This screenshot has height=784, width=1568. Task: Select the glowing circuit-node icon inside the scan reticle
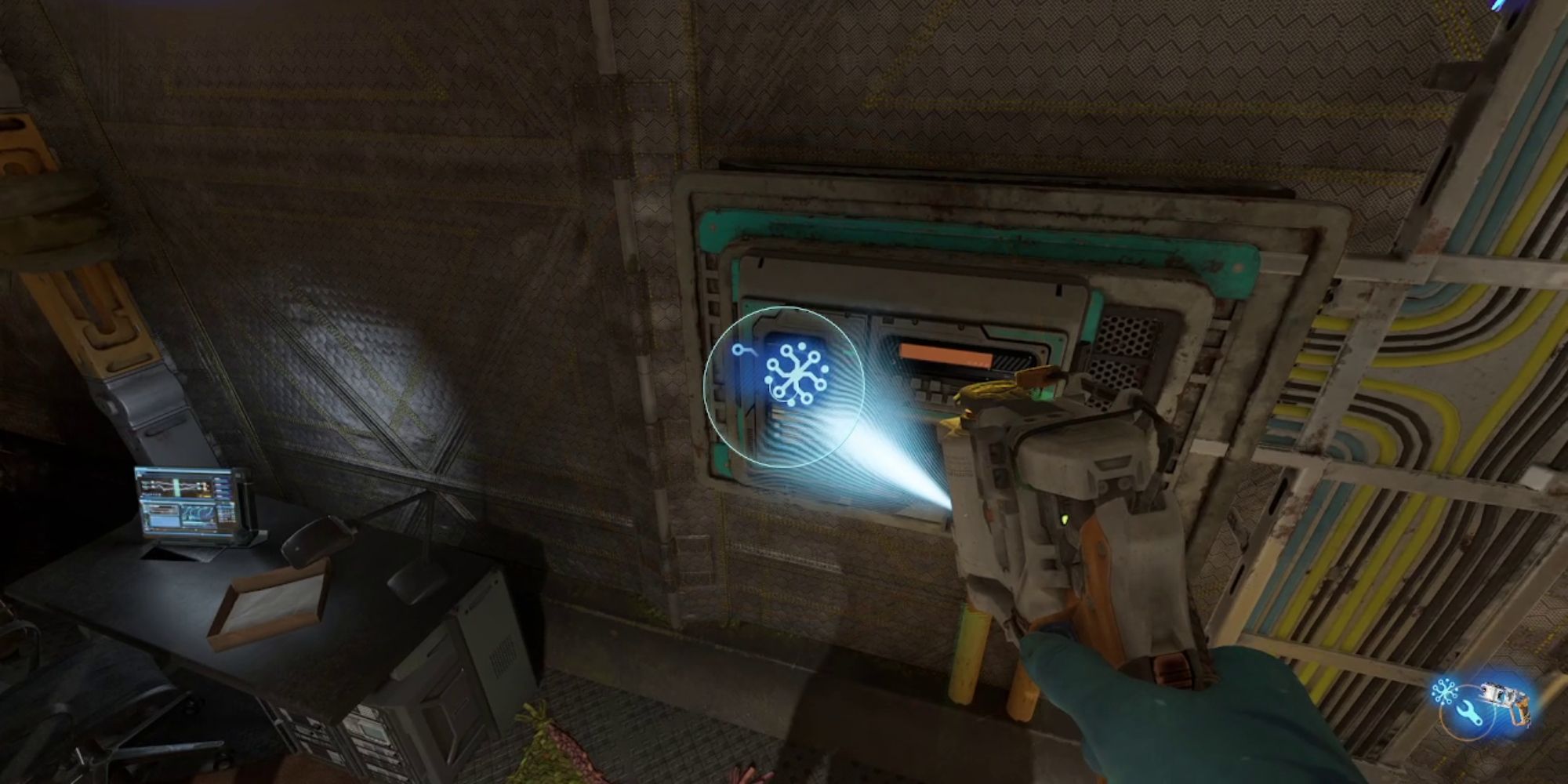796,373
